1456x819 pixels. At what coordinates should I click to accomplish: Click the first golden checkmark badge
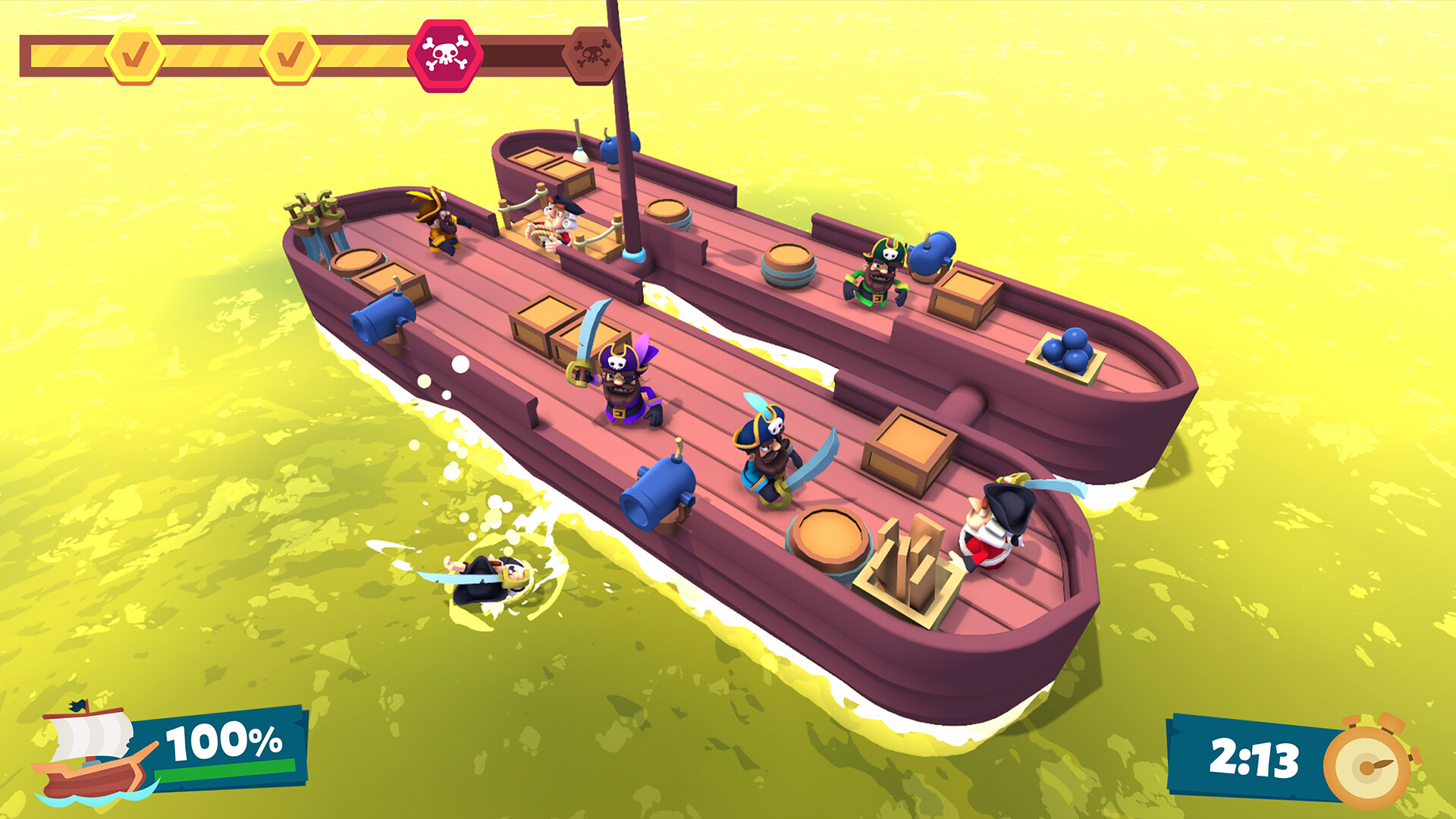pos(135,55)
